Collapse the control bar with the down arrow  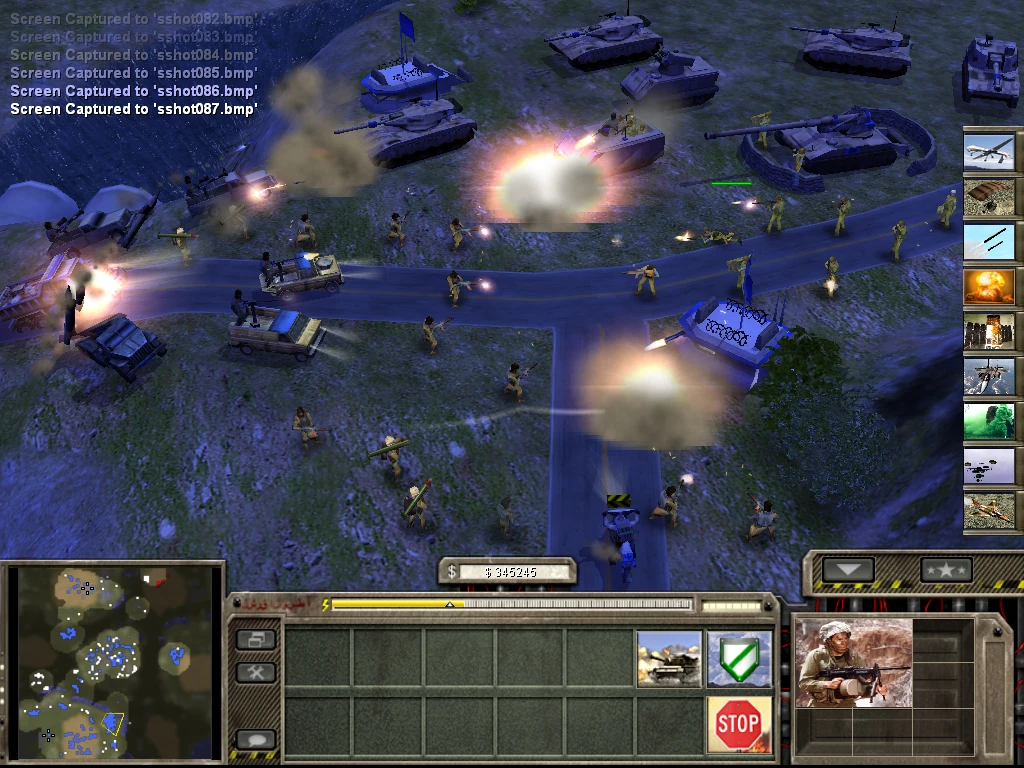click(848, 570)
